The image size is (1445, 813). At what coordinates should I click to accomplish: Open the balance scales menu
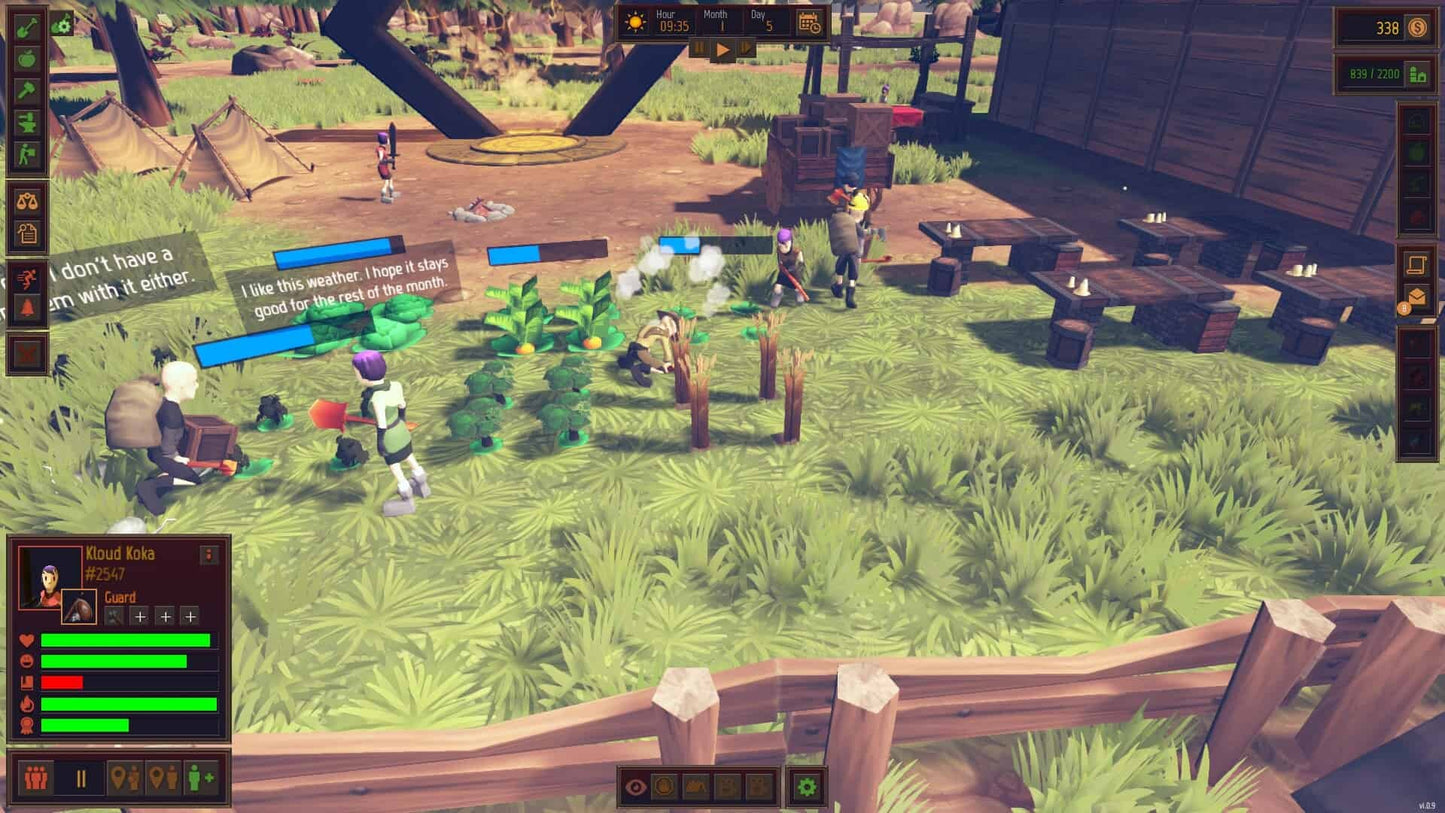click(27, 200)
